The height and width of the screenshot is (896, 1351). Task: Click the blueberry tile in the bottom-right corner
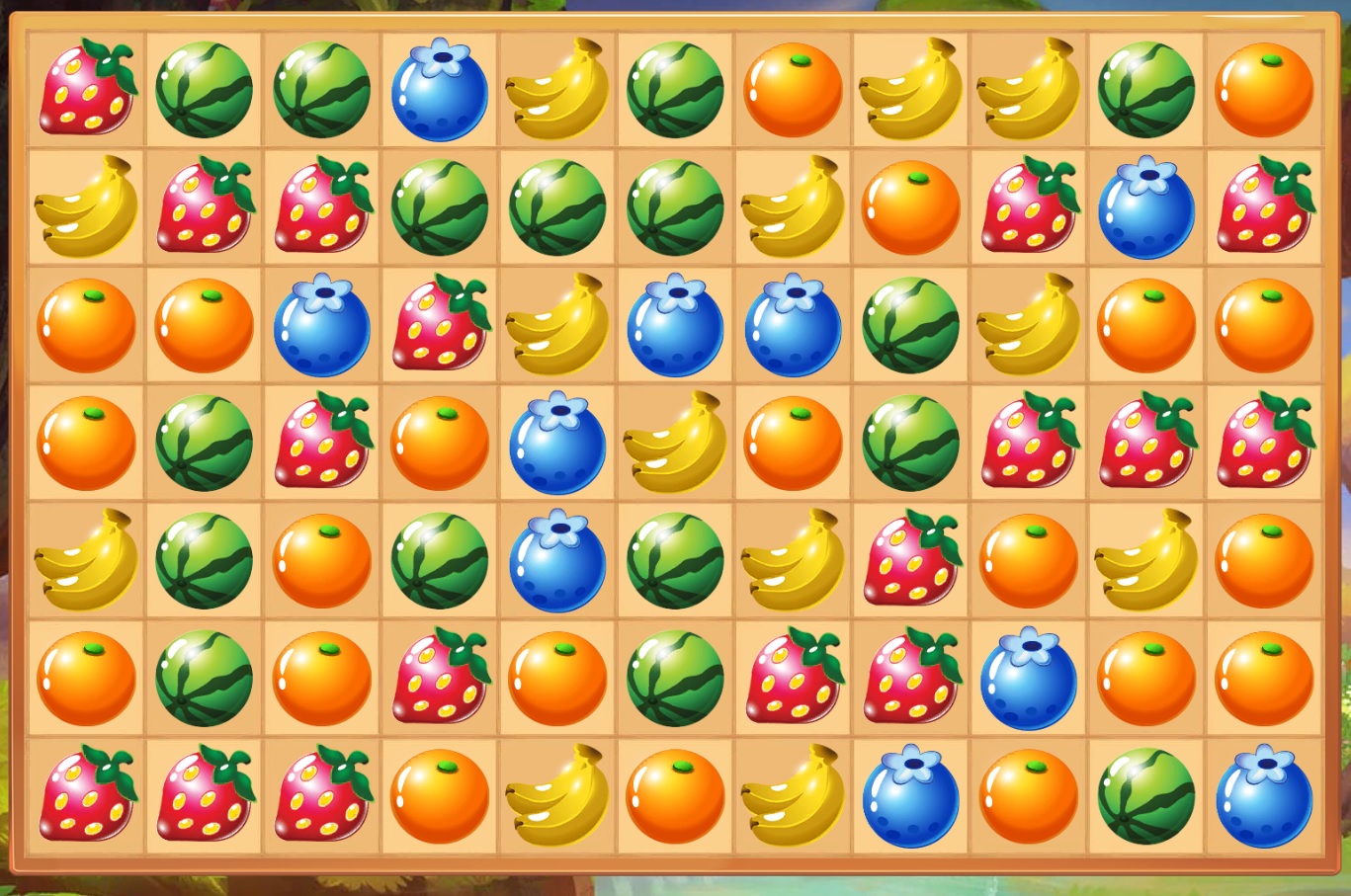point(1264,795)
